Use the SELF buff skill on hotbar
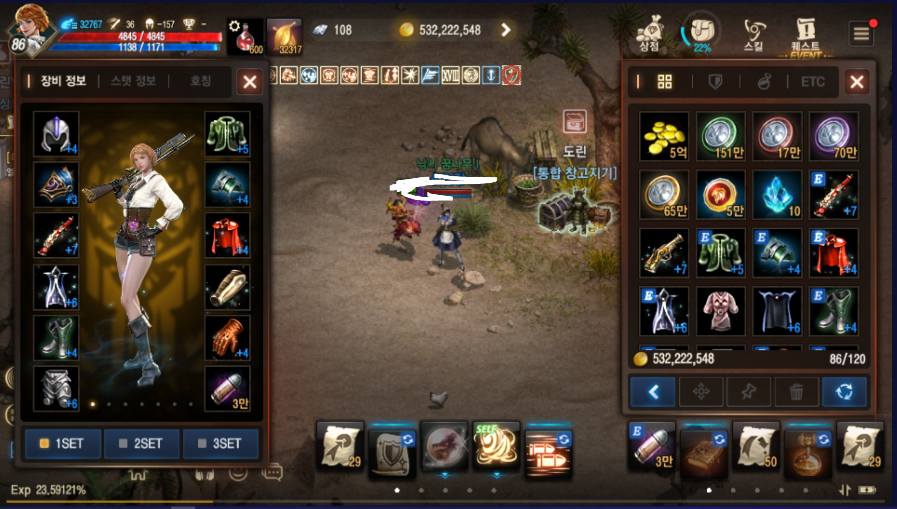The height and width of the screenshot is (509, 897). tap(496, 444)
